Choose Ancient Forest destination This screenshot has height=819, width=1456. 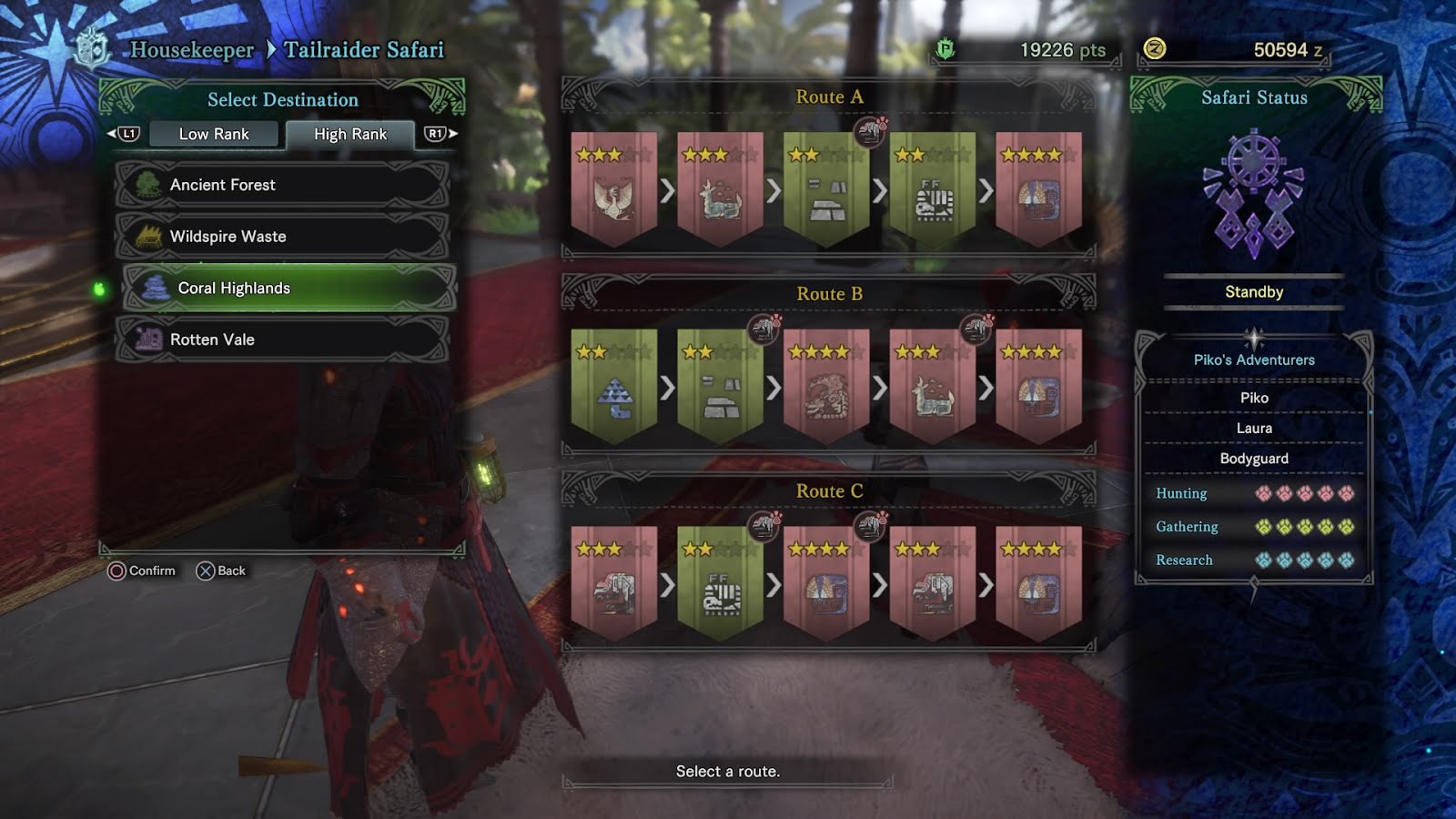coord(282,185)
